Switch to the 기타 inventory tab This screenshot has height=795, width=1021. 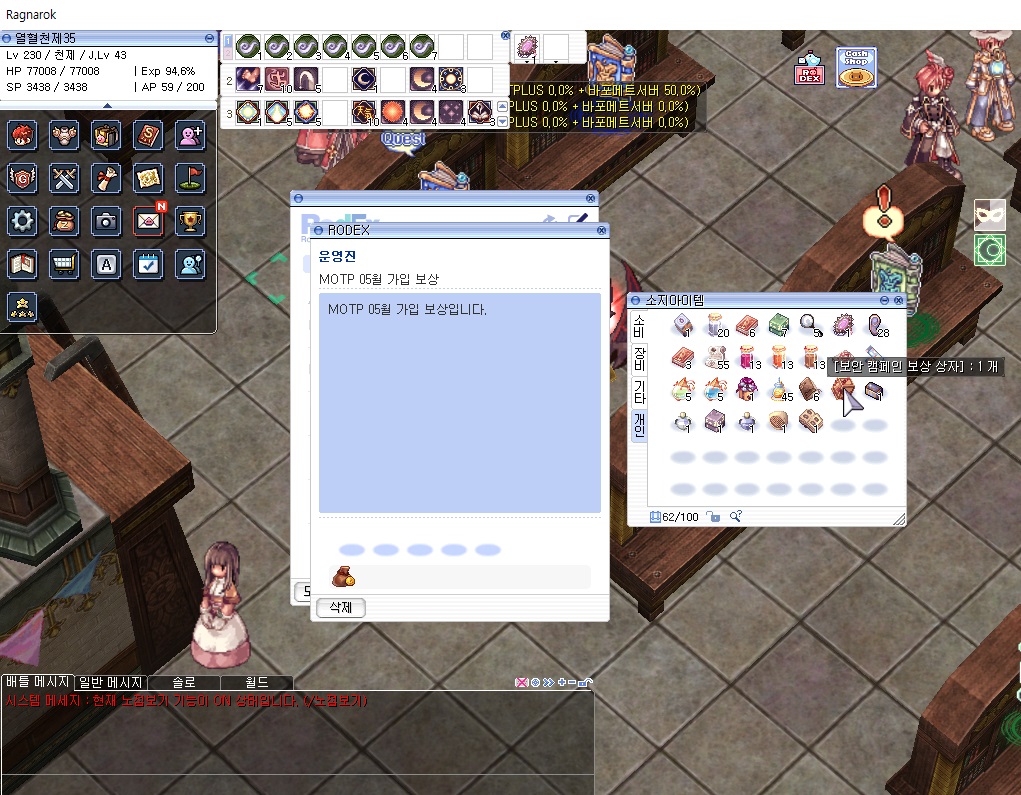(x=639, y=392)
